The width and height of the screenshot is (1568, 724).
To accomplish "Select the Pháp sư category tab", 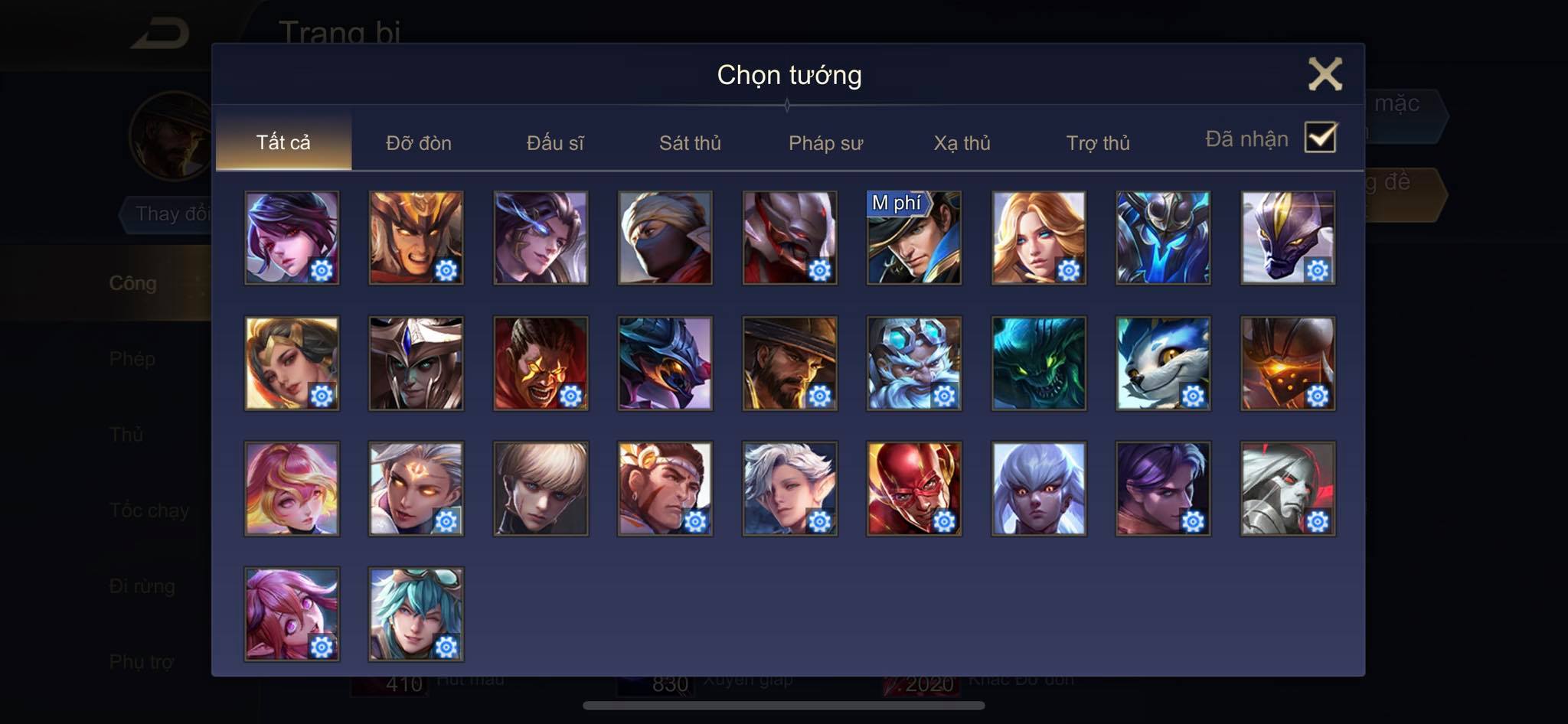I will point(825,143).
